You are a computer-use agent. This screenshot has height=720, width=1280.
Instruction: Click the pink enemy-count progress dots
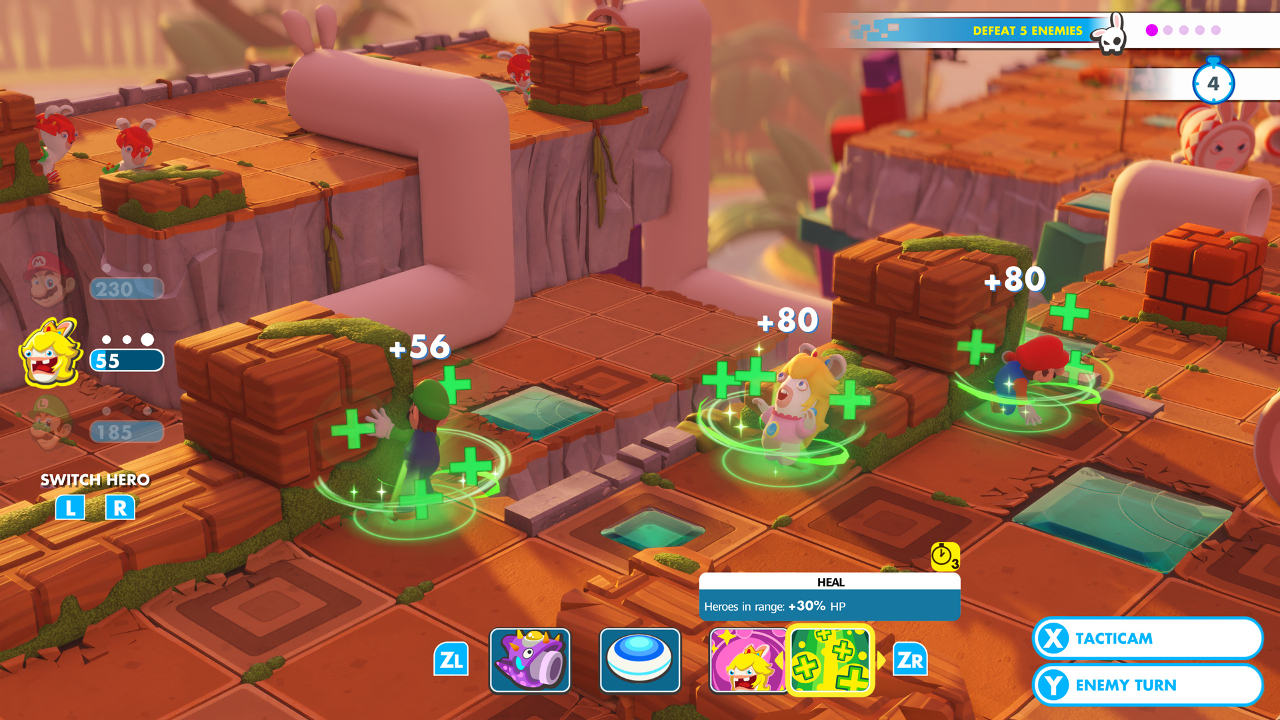(x=1184, y=31)
